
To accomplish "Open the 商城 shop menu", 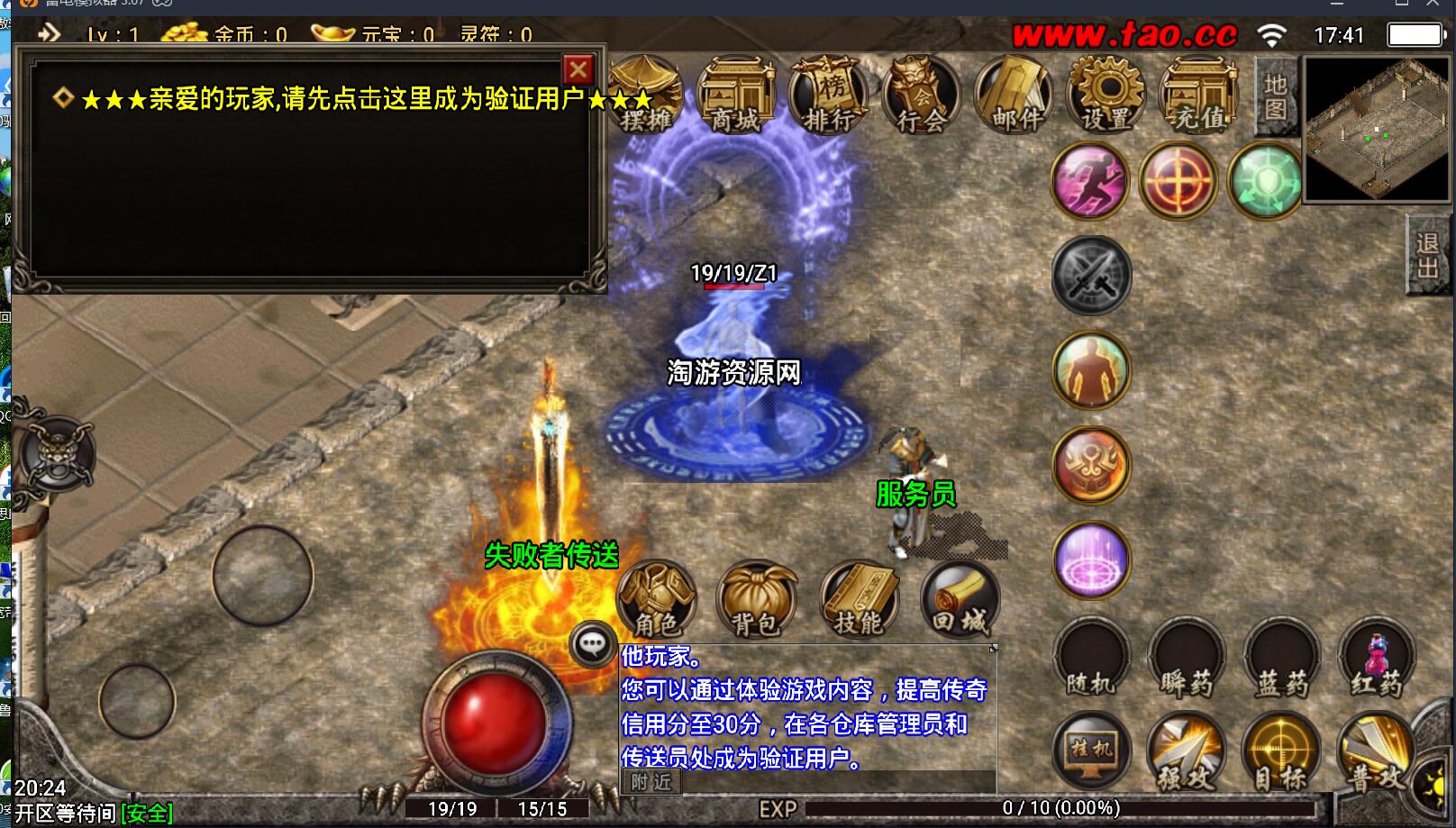I will (x=736, y=96).
